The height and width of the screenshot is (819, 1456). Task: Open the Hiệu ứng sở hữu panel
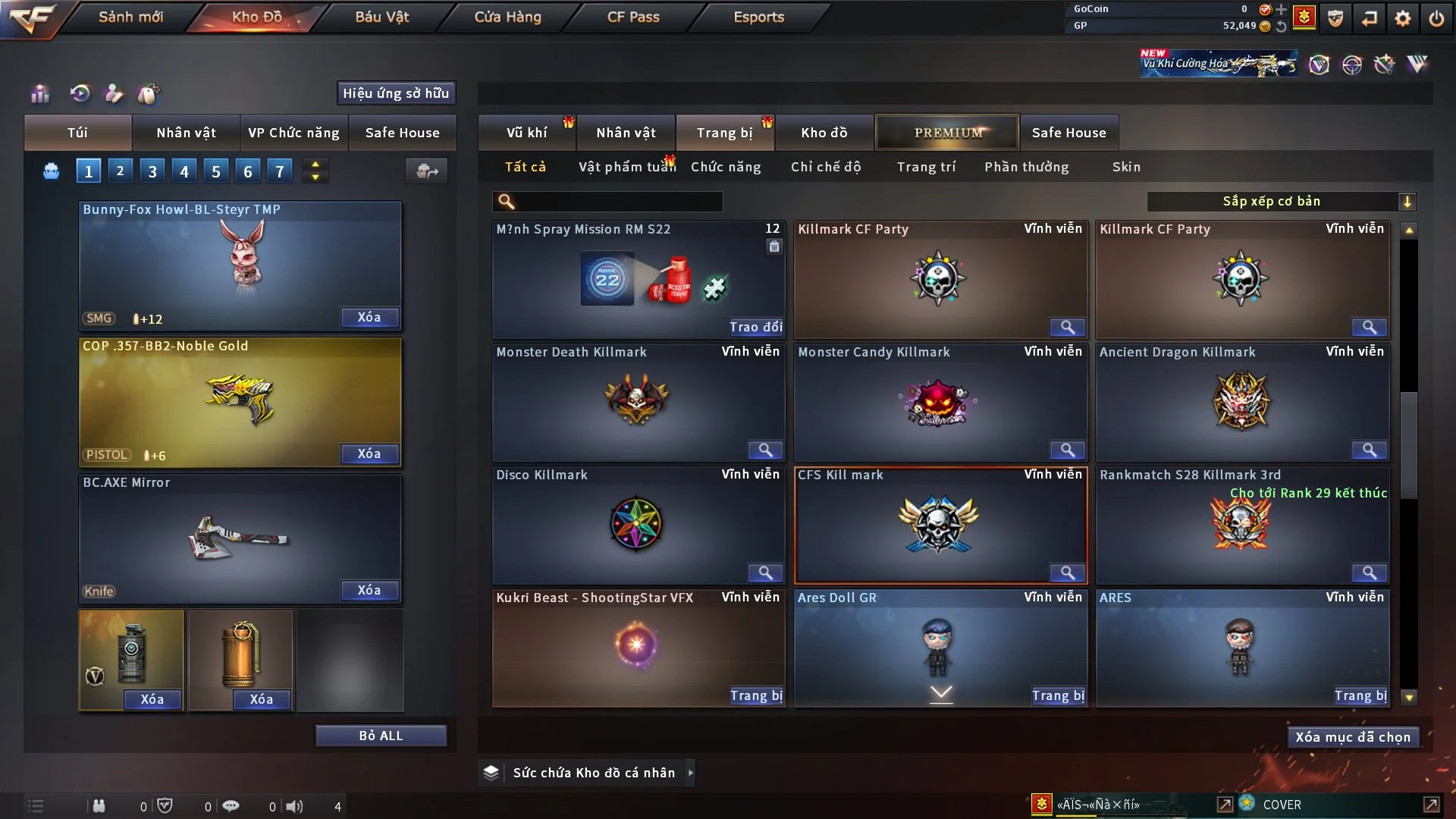(396, 93)
